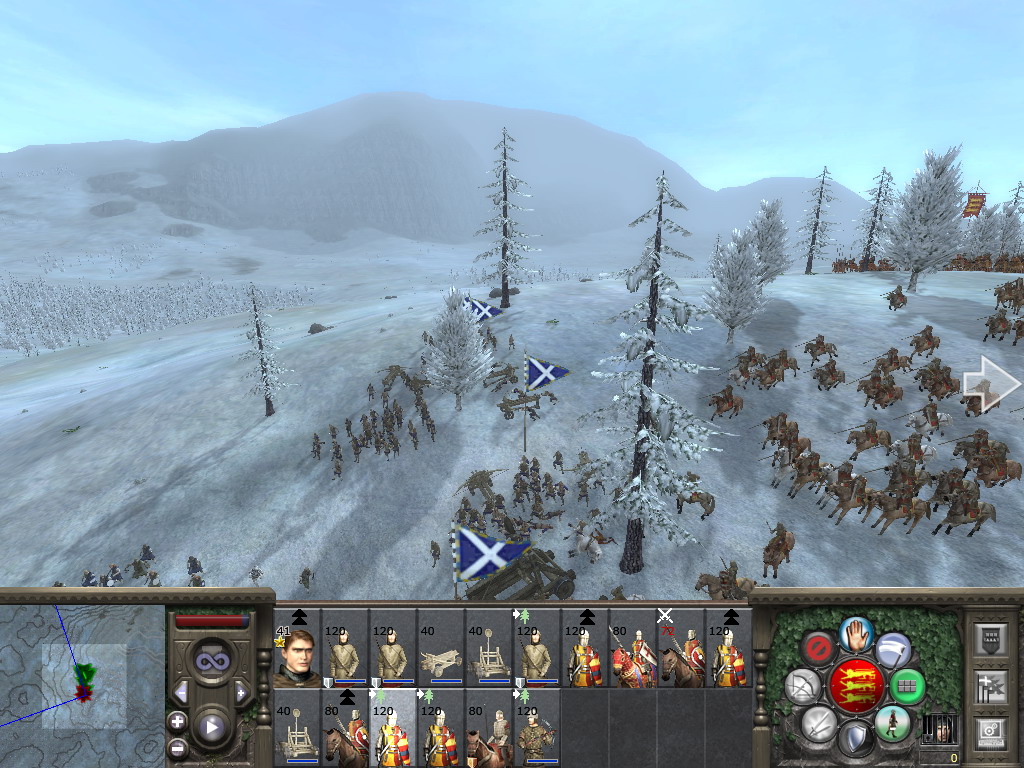Toggle the shield guard mode button
The image size is (1024, 768).
[854, 739]
